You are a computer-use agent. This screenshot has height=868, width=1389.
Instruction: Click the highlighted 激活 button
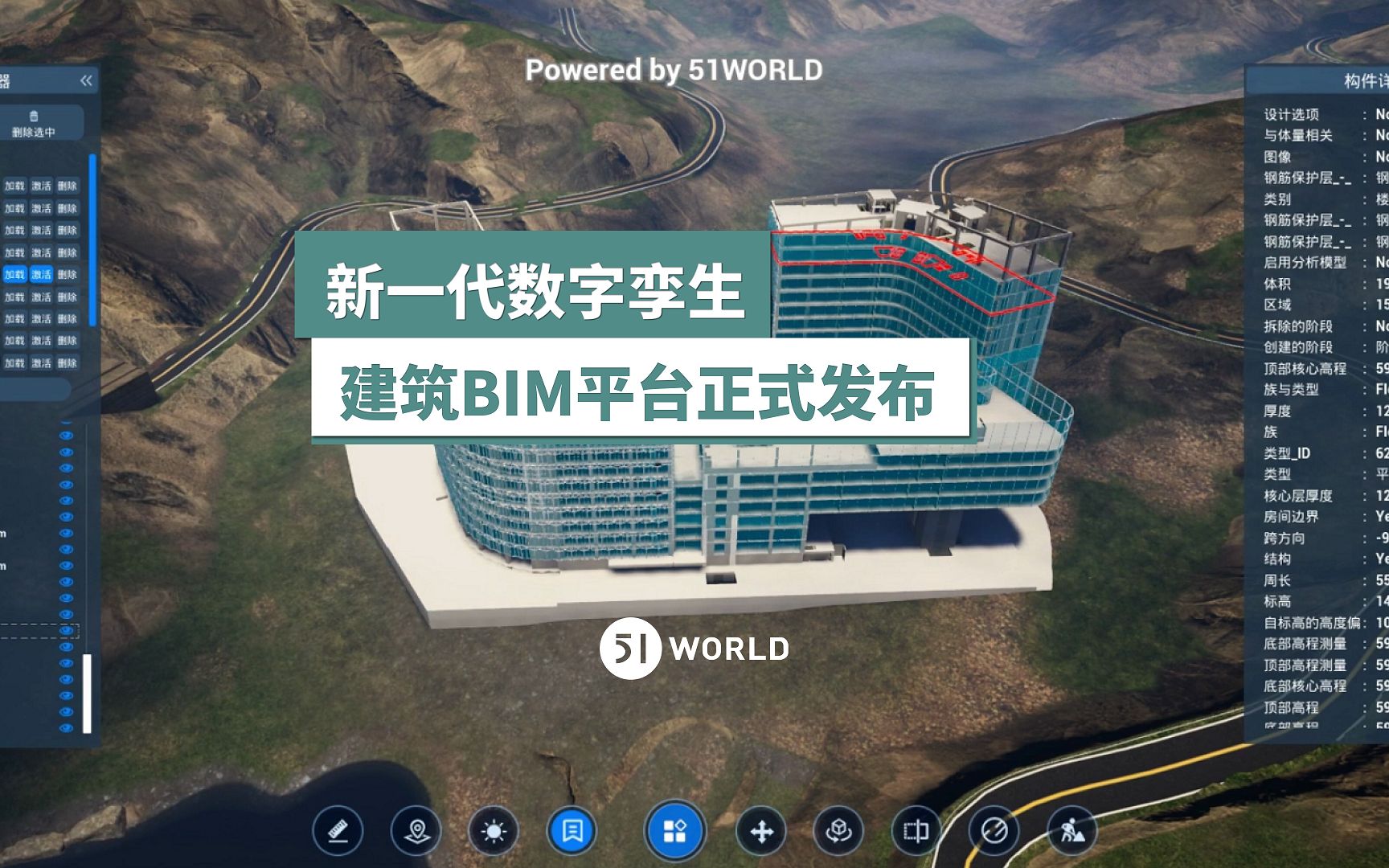pyautogui.click(x=41, y=273)
